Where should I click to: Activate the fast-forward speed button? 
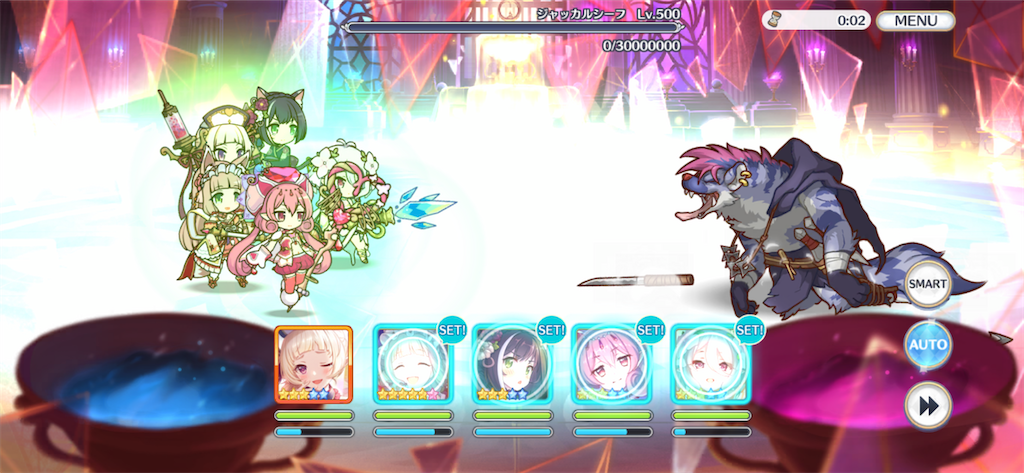pyautogui.click(x=927, y=405)
